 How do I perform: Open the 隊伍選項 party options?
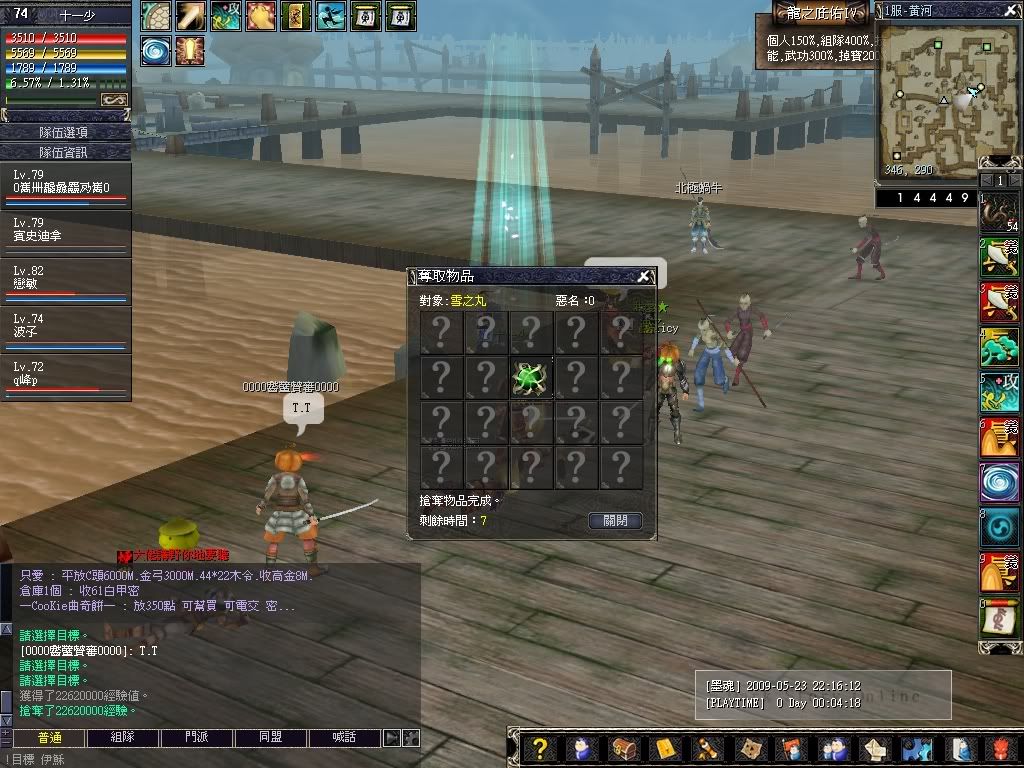coord(66,132)
